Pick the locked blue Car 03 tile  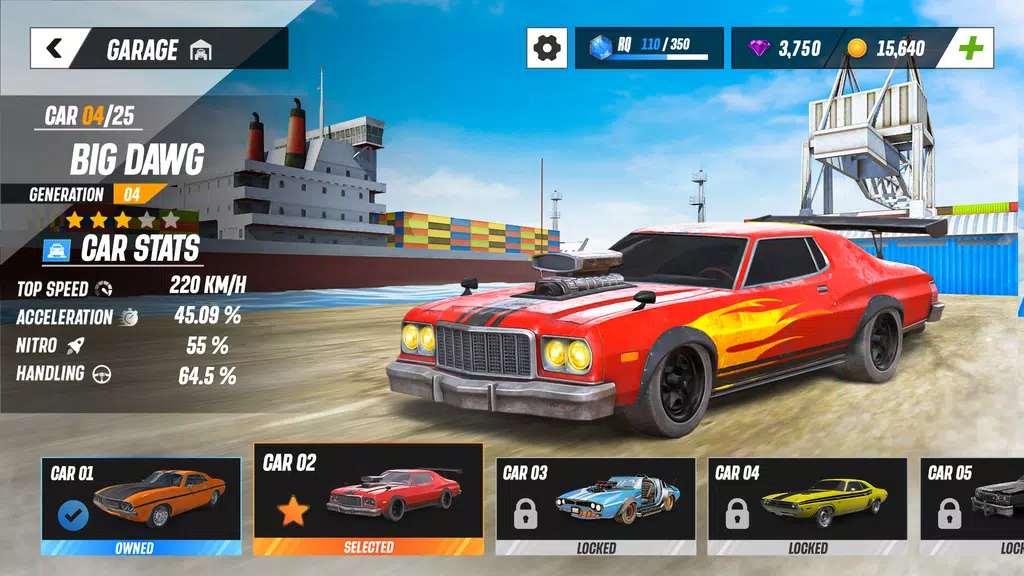point(596,505)
